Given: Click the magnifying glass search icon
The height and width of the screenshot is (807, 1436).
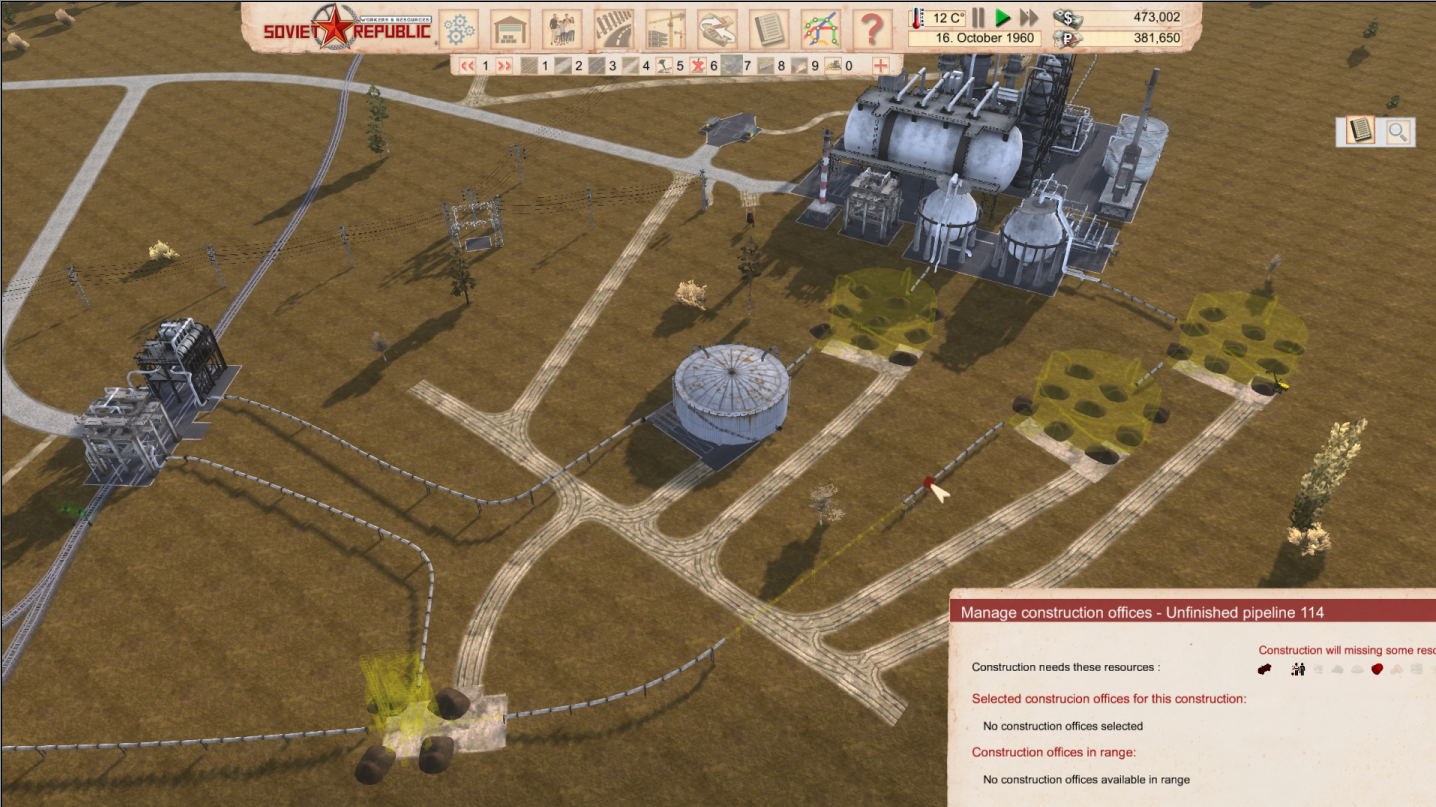Looking at the screenshot, I should click(1398, 131).
